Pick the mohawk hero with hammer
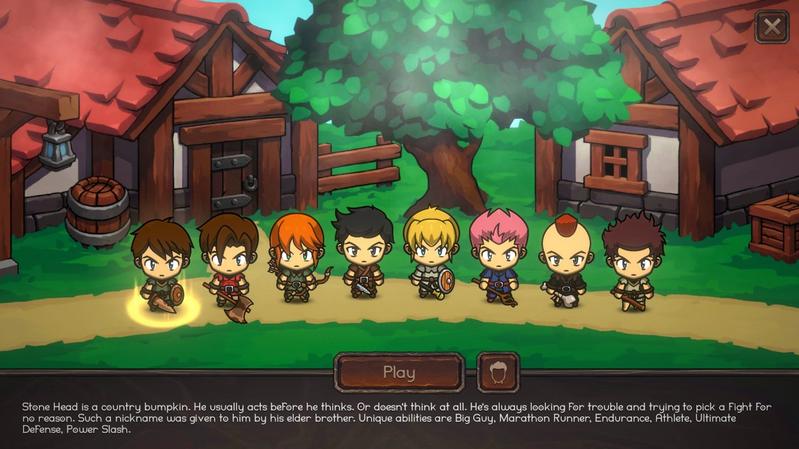 565,258
